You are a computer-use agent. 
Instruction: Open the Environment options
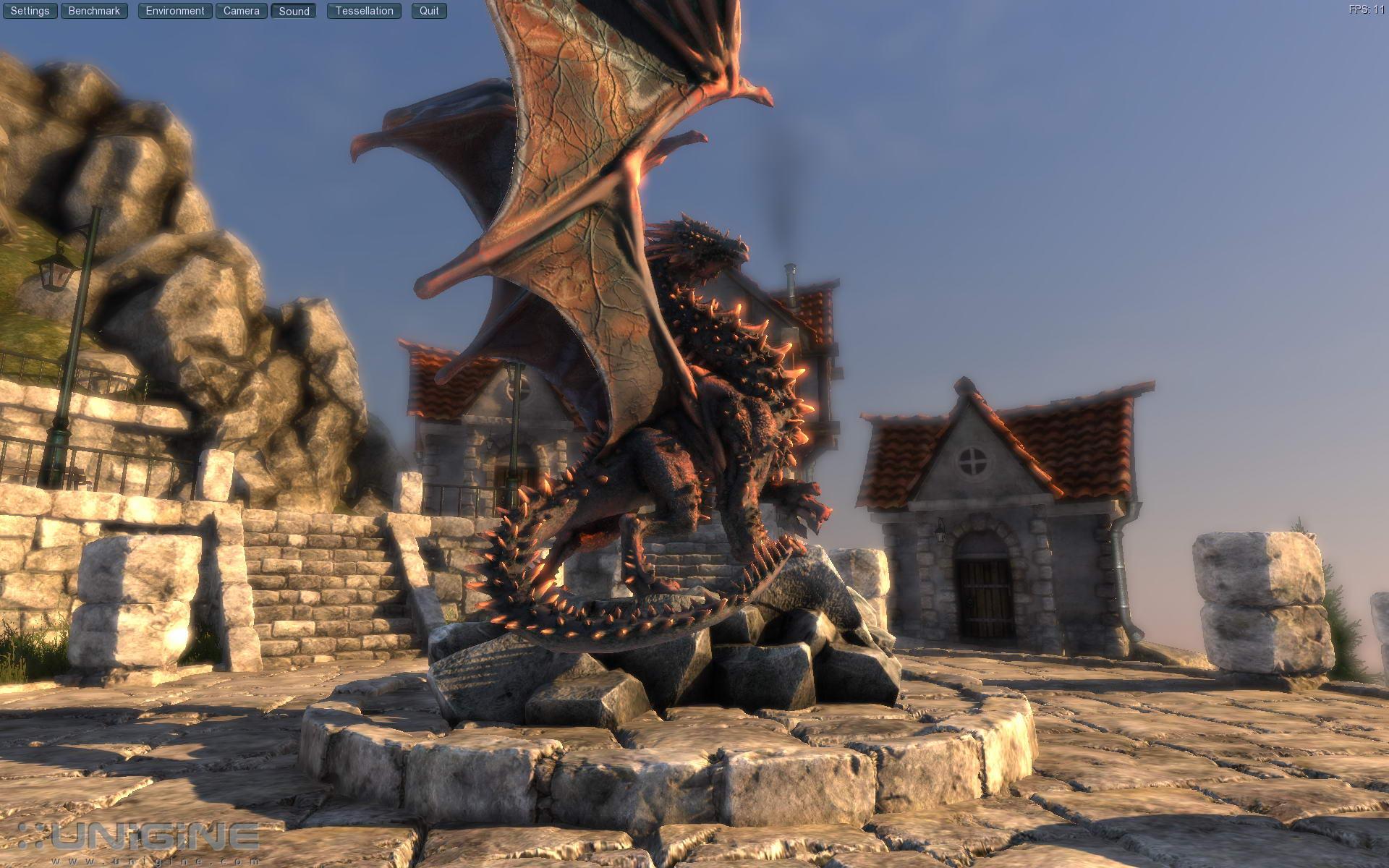point(175,11)
